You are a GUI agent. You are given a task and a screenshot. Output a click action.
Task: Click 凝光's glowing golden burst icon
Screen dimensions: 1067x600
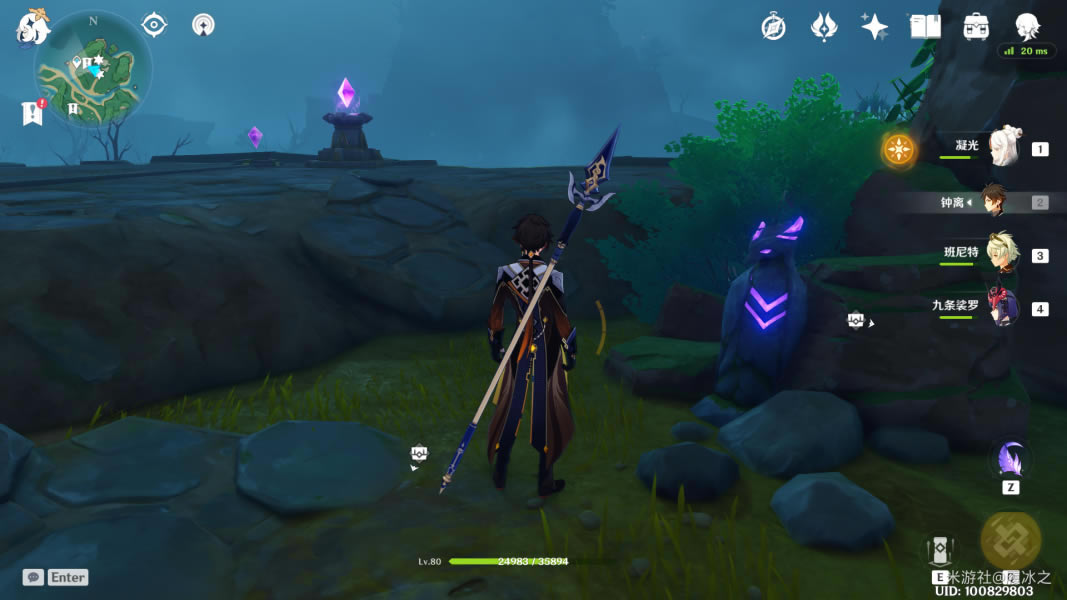pos(899,150)
